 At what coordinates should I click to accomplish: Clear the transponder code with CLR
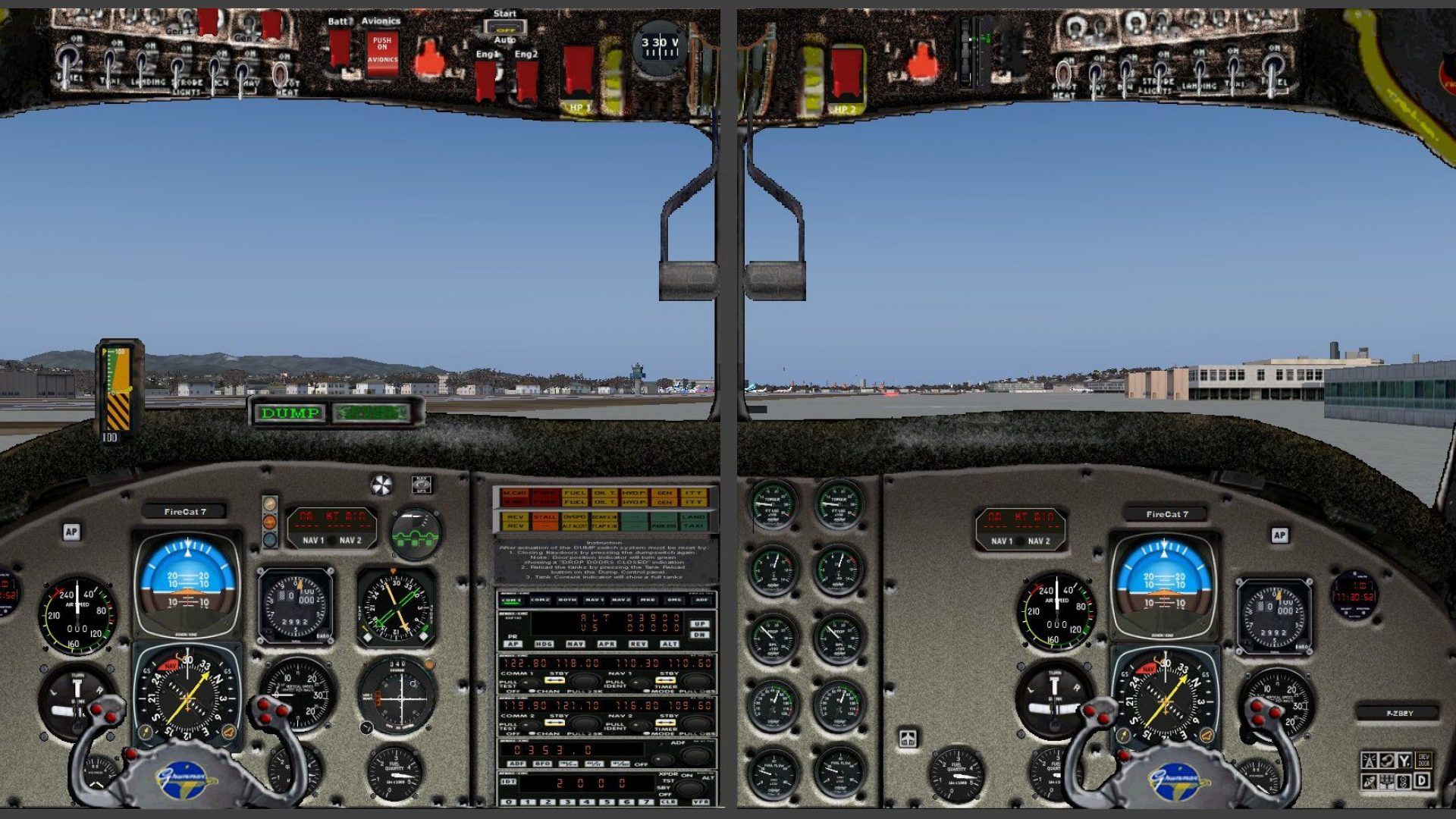click(668, 802)
